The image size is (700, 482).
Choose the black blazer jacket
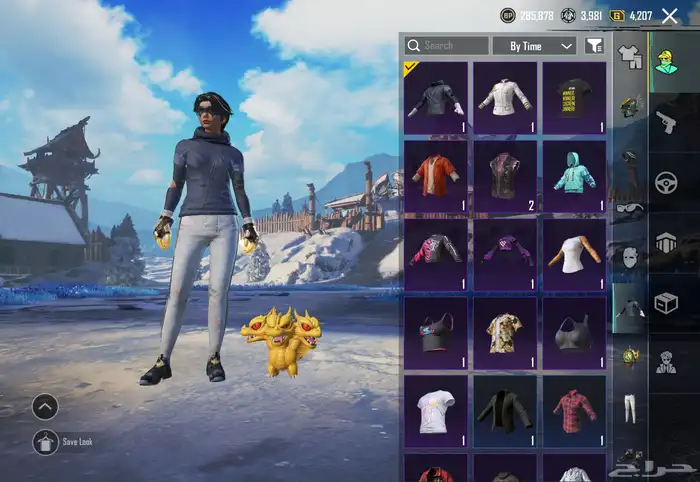[505, 410]
